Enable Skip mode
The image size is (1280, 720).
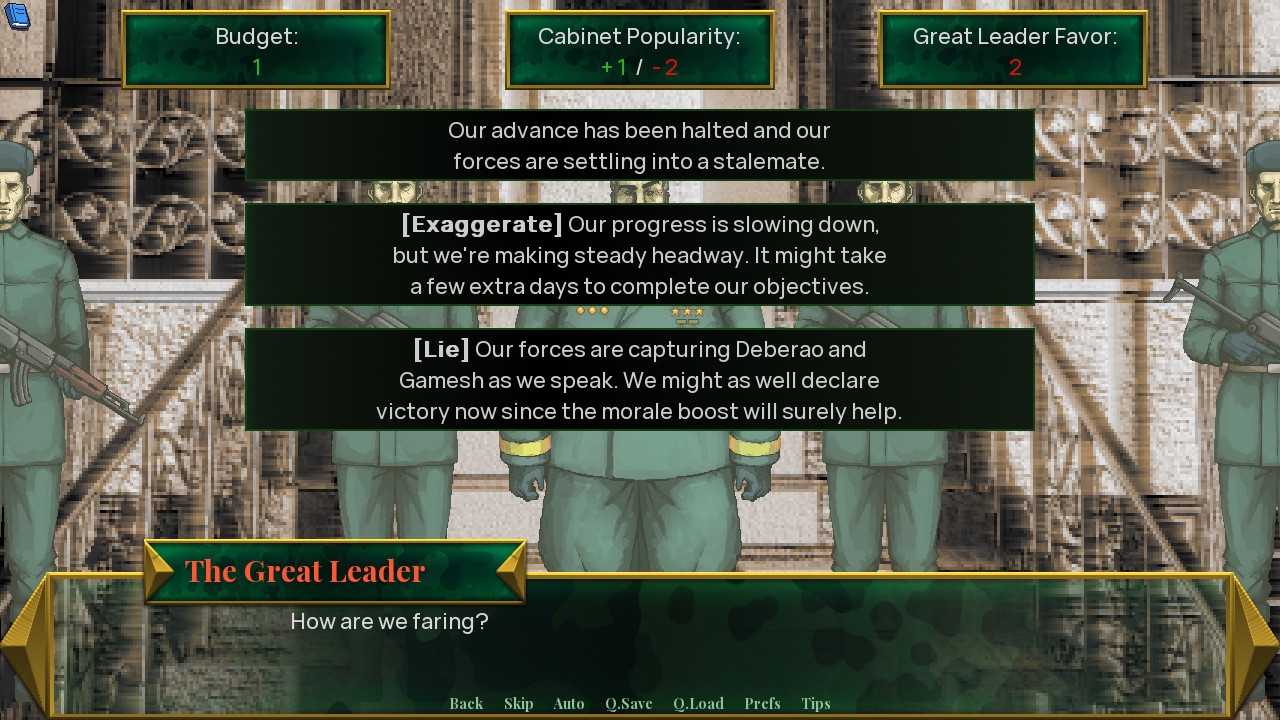pos(518,703)
